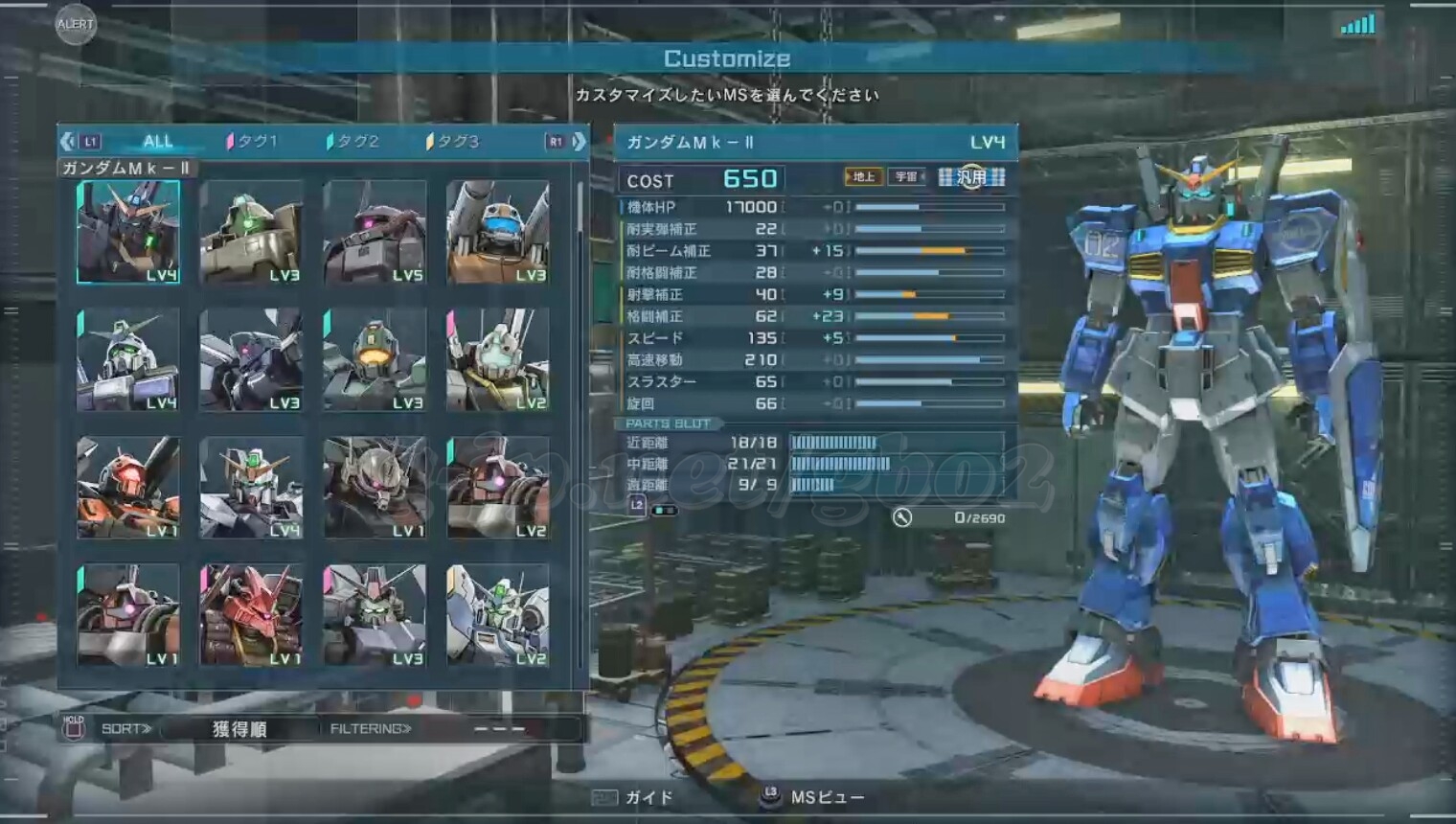
Task: Click the previous tab arrow
Action: tap(67, 142)
